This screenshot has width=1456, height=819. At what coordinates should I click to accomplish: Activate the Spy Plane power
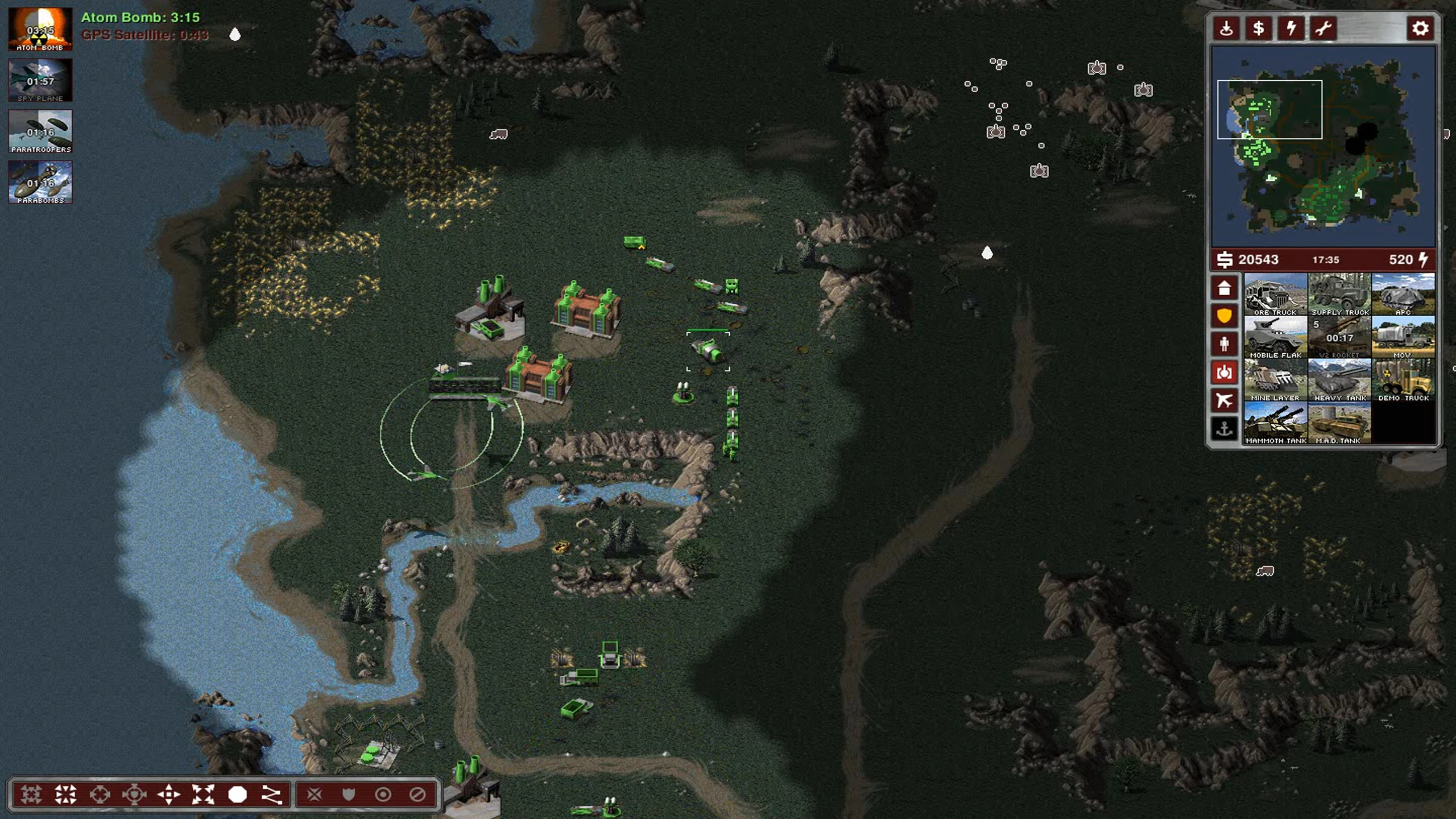coord(40,80)
